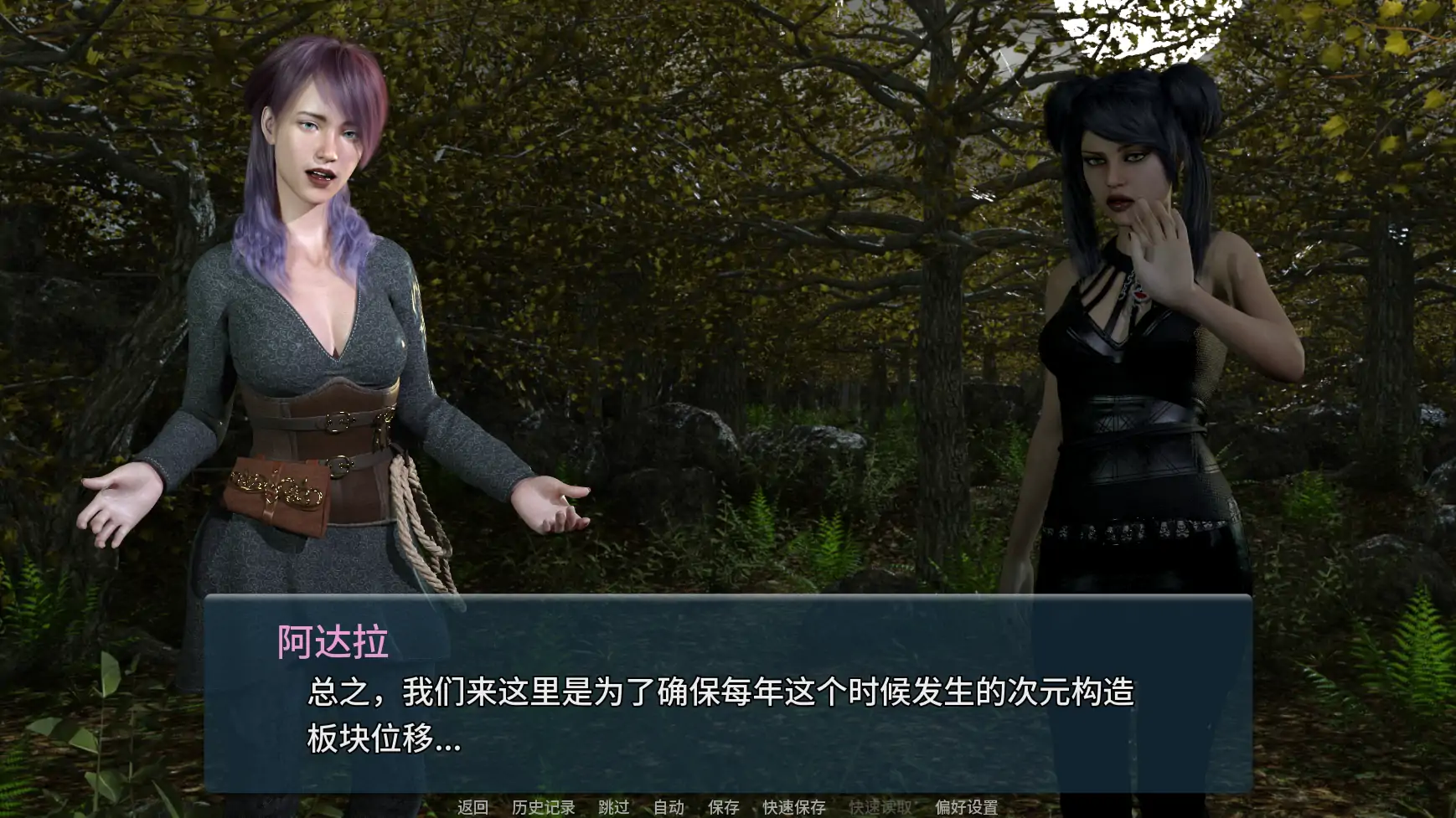The width and height of the screenshot is (1456, 818).
Task: Click 返回 to rewind the dialogue
Action: (472, 808)
